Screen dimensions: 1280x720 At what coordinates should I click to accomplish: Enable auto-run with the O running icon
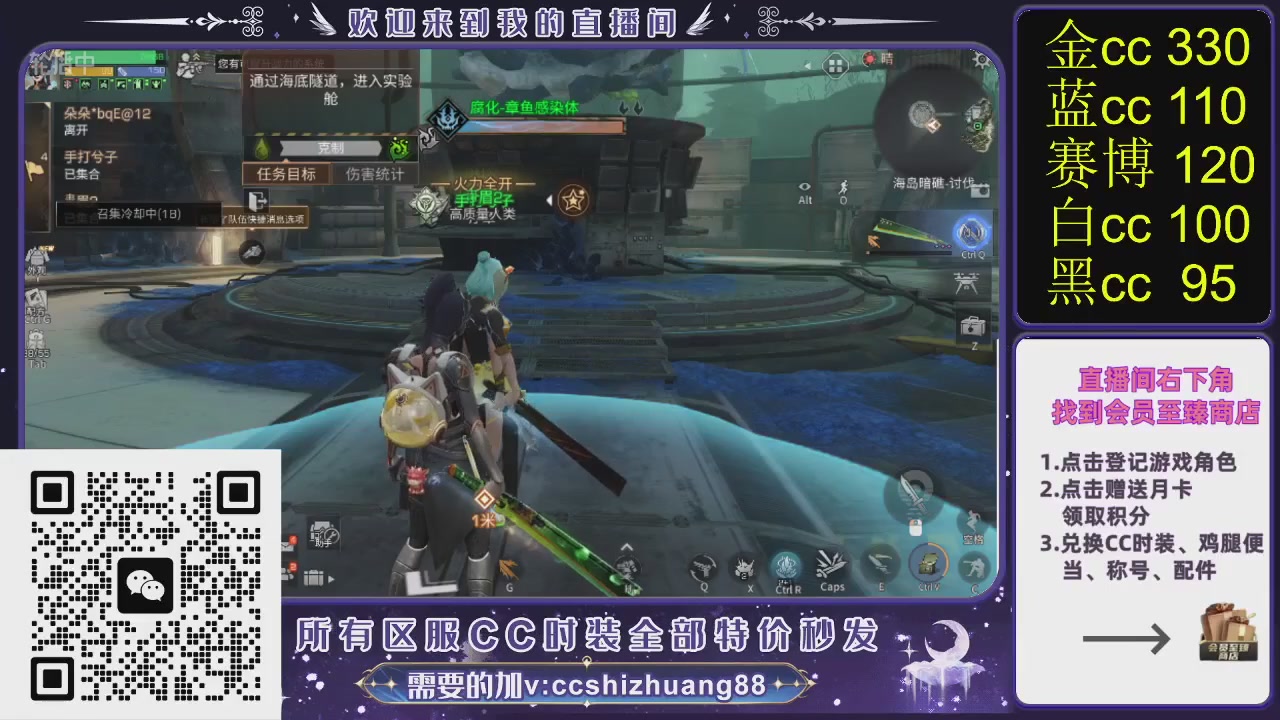(x=843, y=189)
